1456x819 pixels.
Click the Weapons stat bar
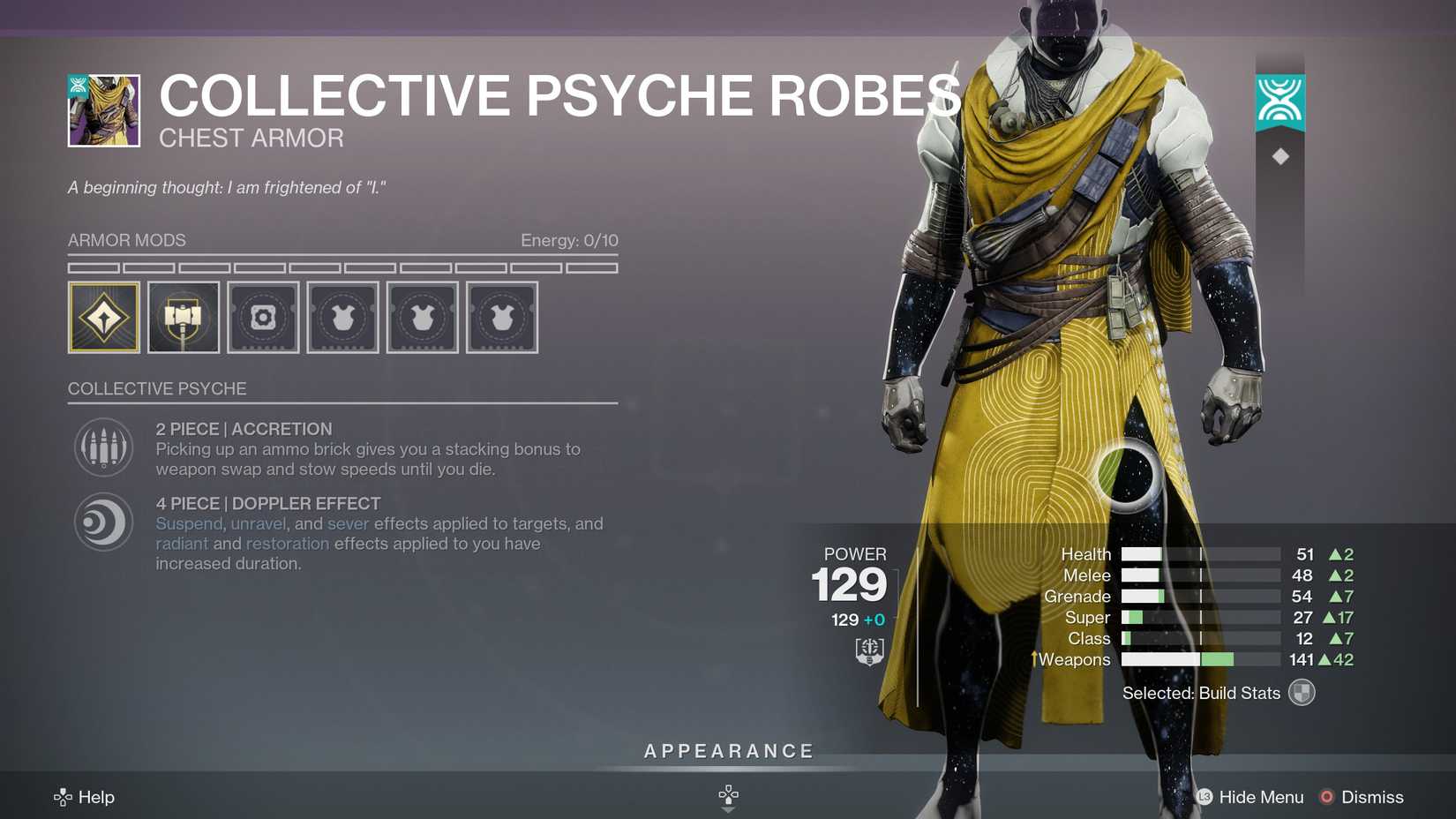pyautogui.click(x=1200, y=659)
